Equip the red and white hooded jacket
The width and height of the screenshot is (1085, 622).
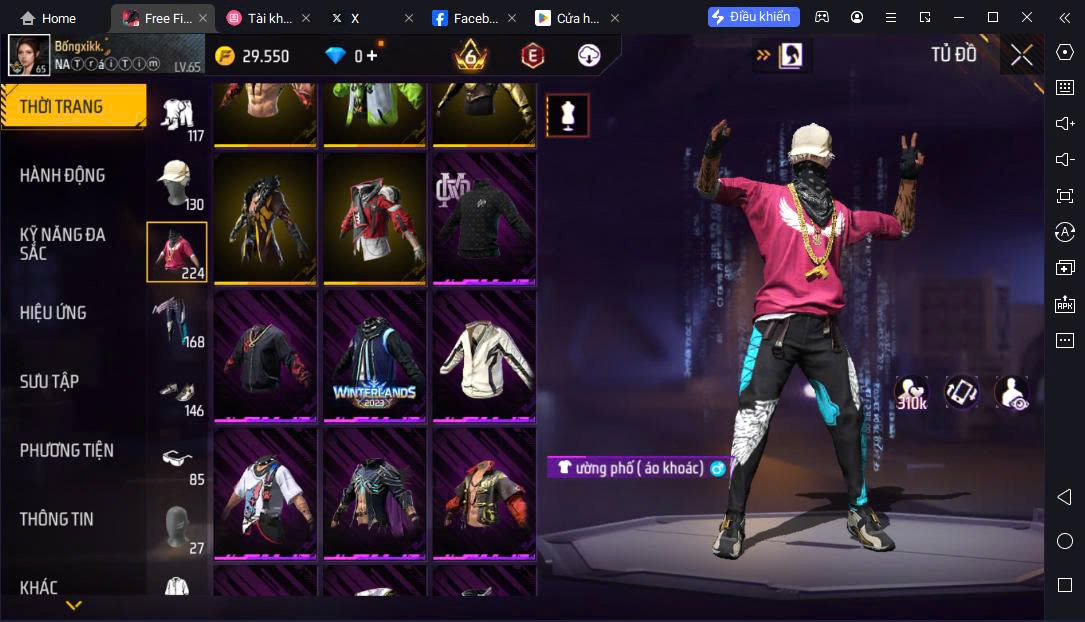pos(374,218)
